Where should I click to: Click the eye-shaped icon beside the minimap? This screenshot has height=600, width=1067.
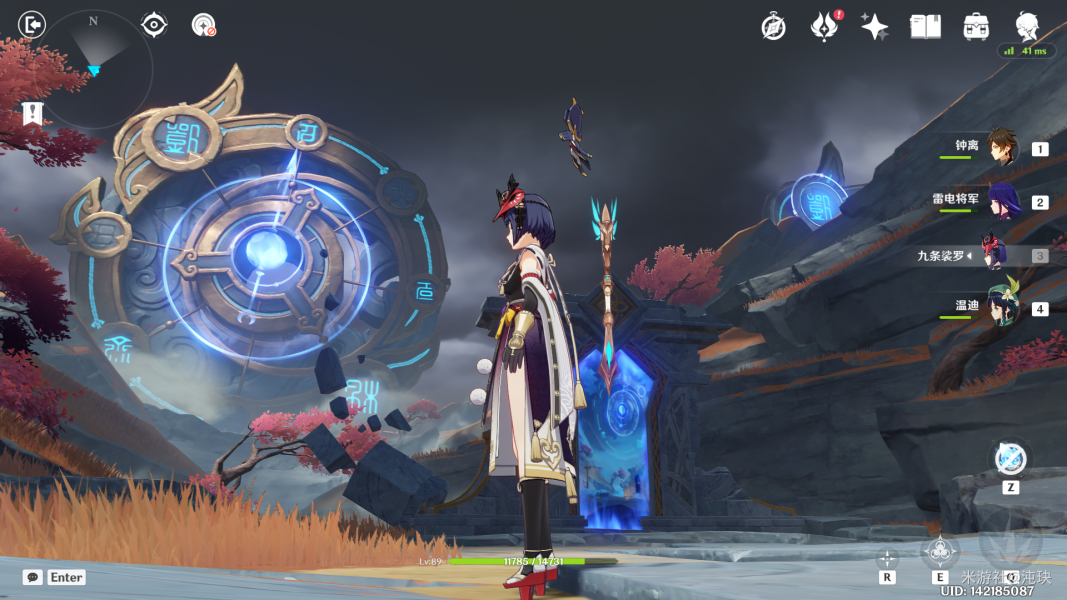[x=154, y=24]
